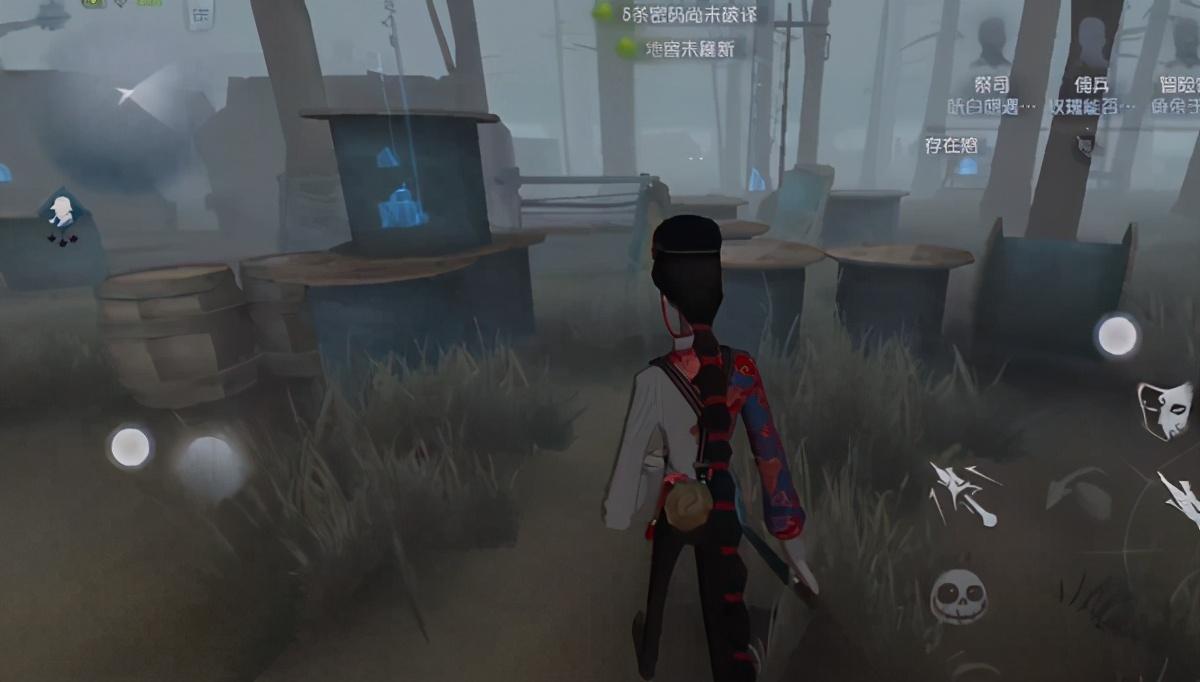1200x682 pixels.
Task: Activate the skull-face skill icon
Action: [x=959, y=596]
